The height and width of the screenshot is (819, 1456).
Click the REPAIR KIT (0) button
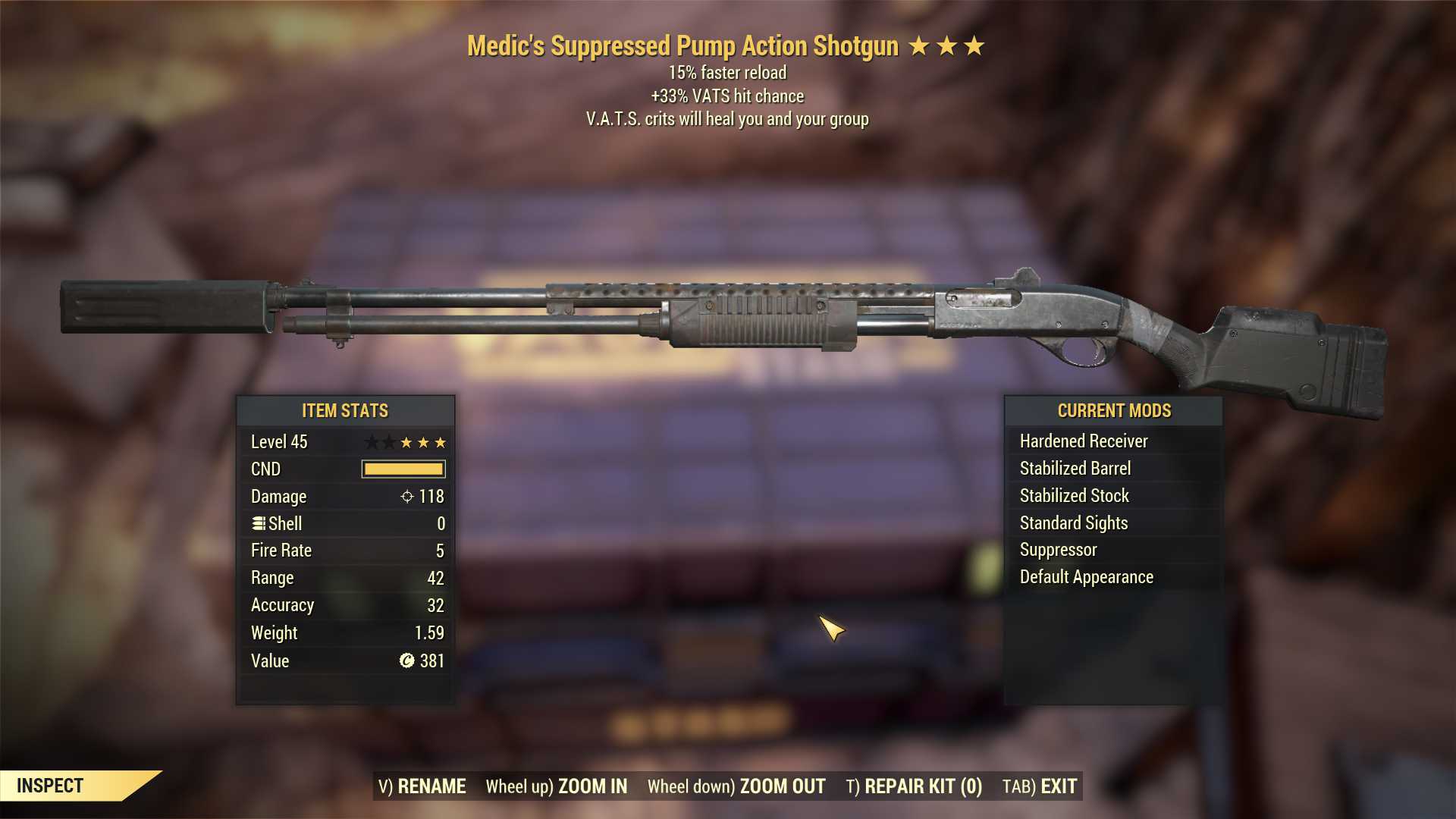[x=914, y=786]
